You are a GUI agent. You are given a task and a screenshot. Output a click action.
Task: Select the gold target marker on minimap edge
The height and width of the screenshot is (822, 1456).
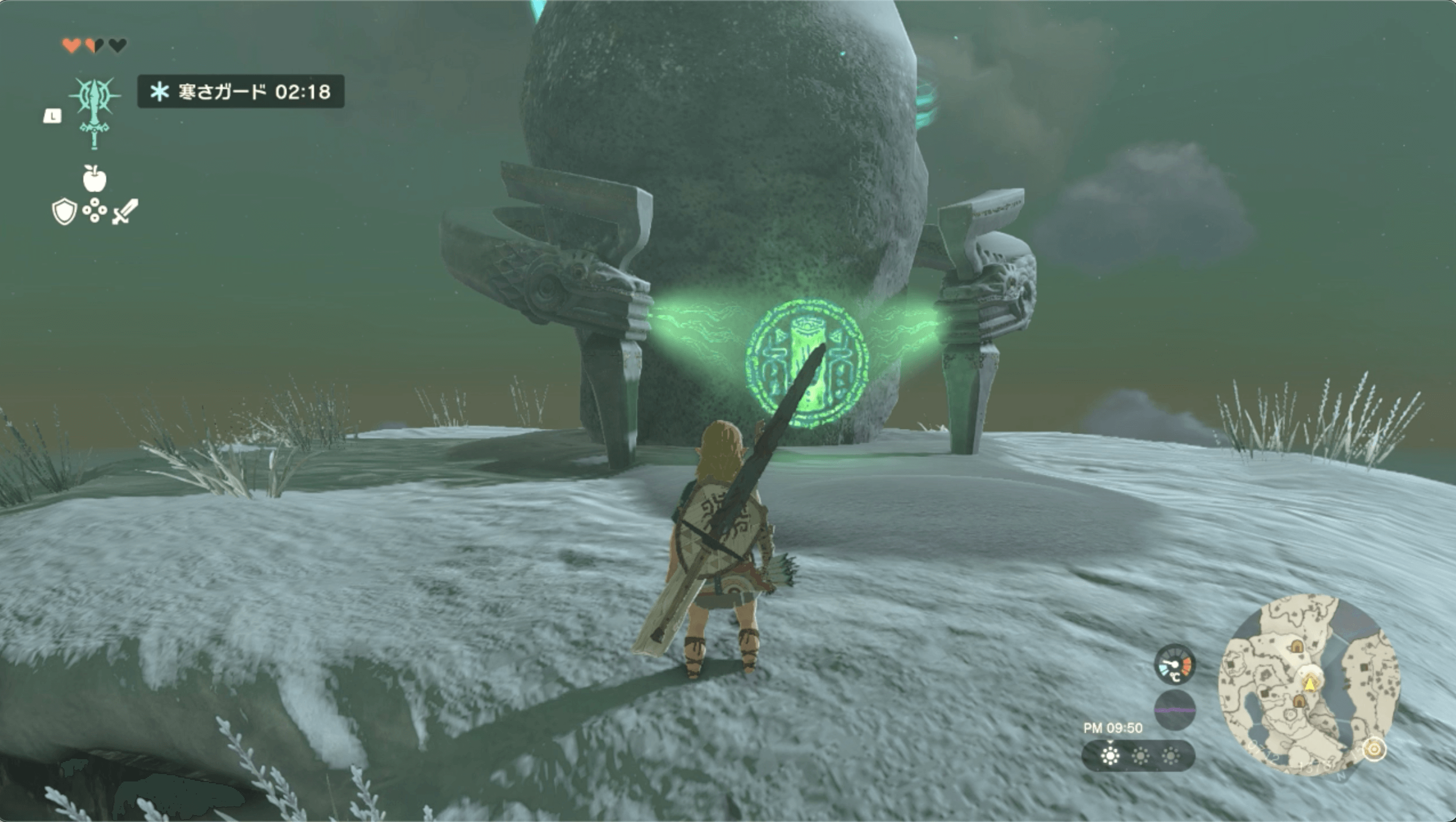1374,749
